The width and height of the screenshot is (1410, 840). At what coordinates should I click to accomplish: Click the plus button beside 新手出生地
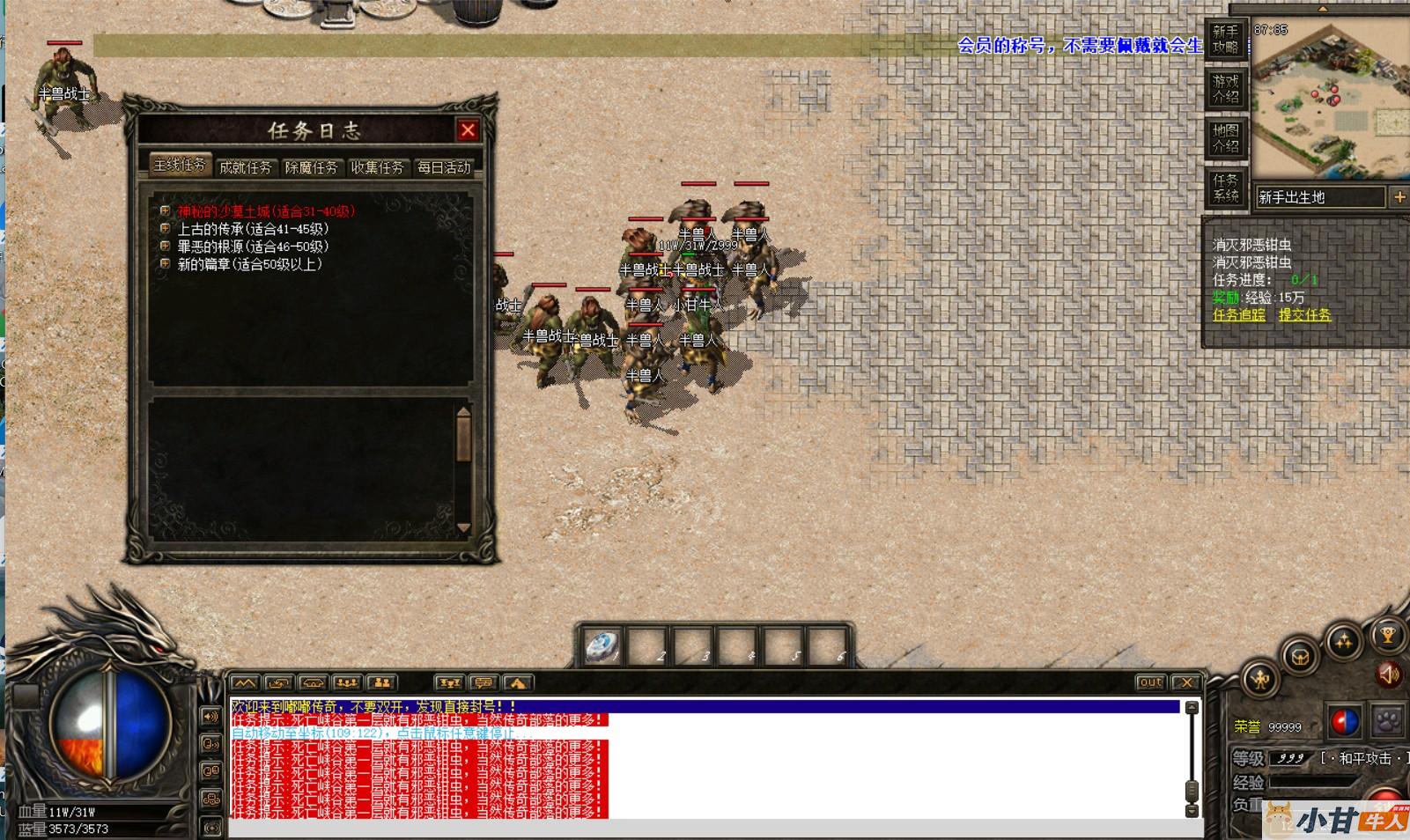pos(1399,197)
